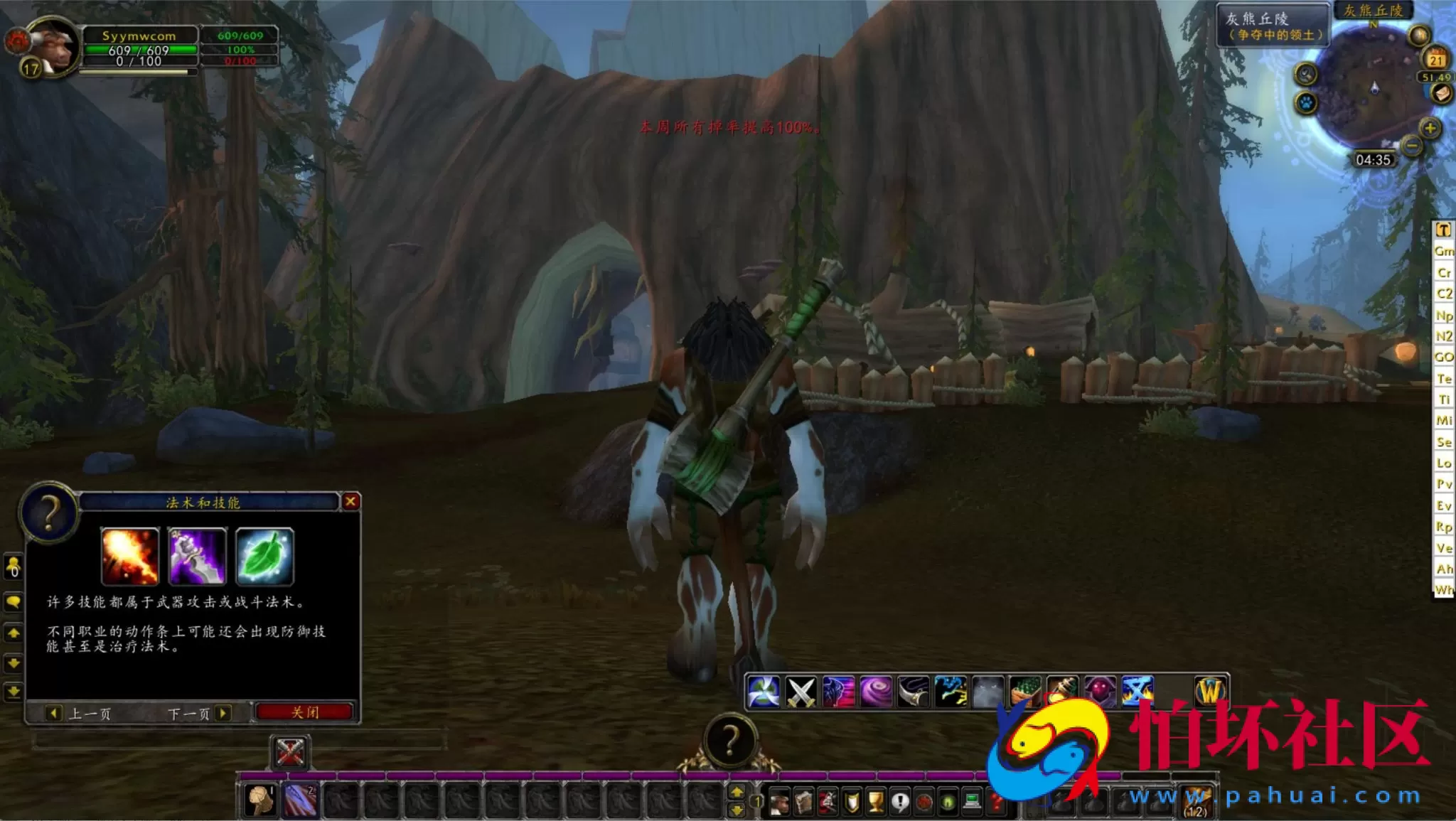Click the tracking paw icon beside the minimap
This screenshot has width=1456, height=821.
pyautogui.click(x=1306, y=103)
